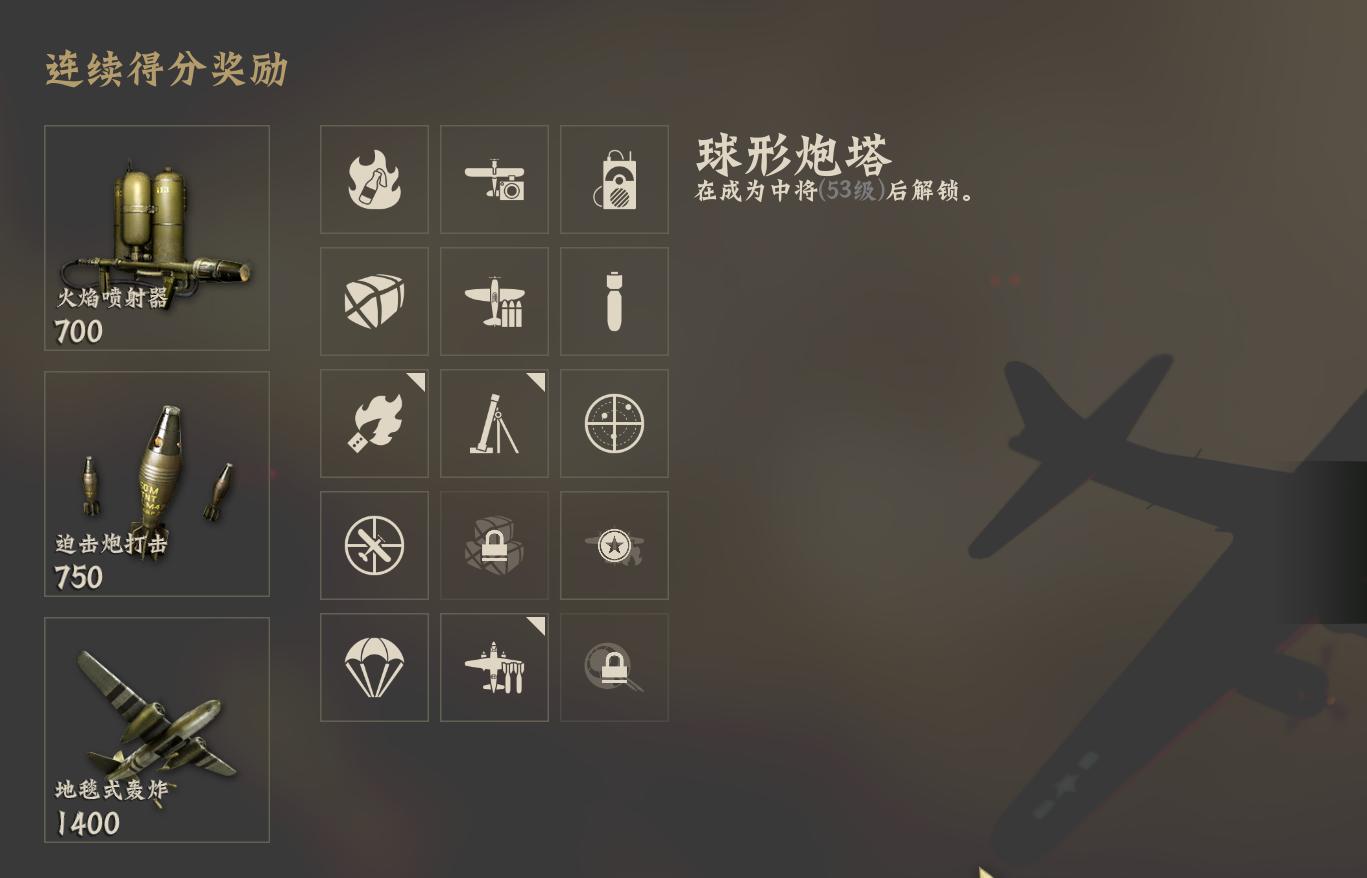Select the flamethrower scorestreak icon
This screenshot has width=1367, height=878.
click(374, 423)
